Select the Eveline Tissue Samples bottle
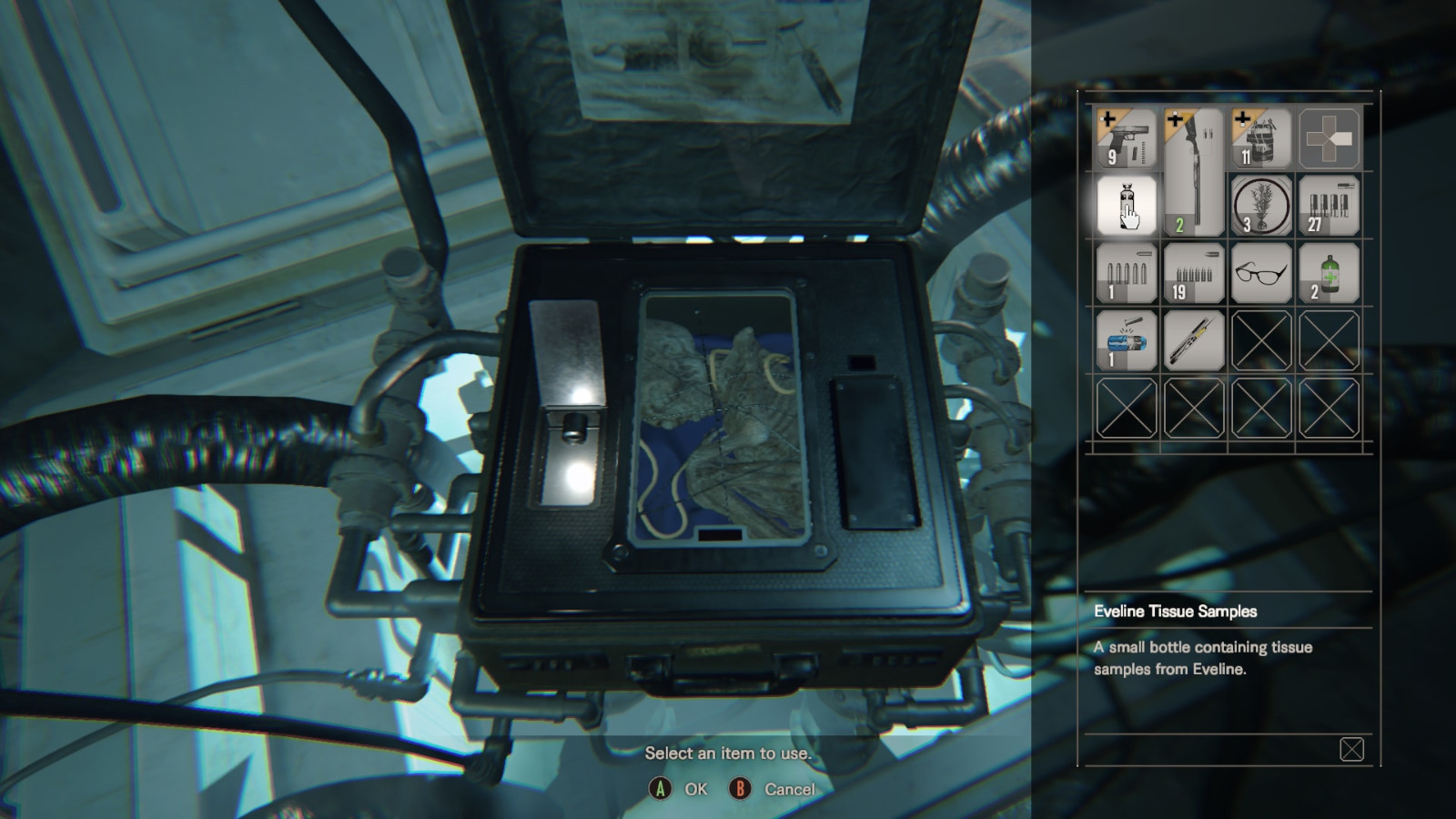The image size is (1456, 819). tap(1127, 206)
